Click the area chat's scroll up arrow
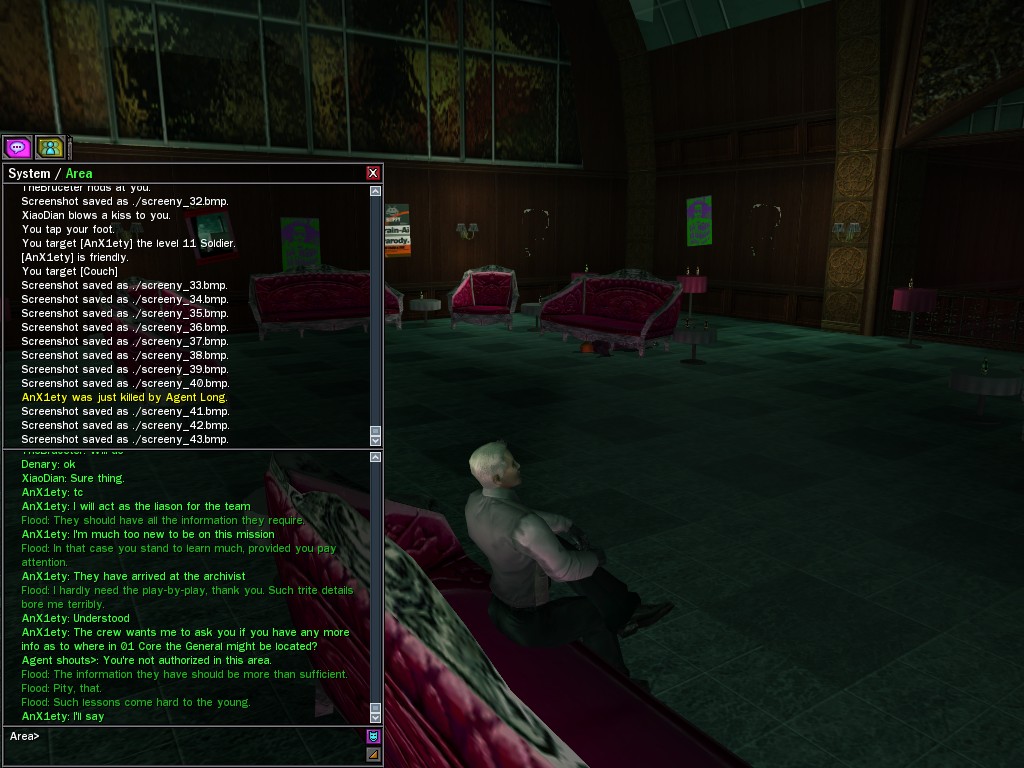Image resolution: width=1024 pixels, height=768 pixels. click(x=375, y=457)
